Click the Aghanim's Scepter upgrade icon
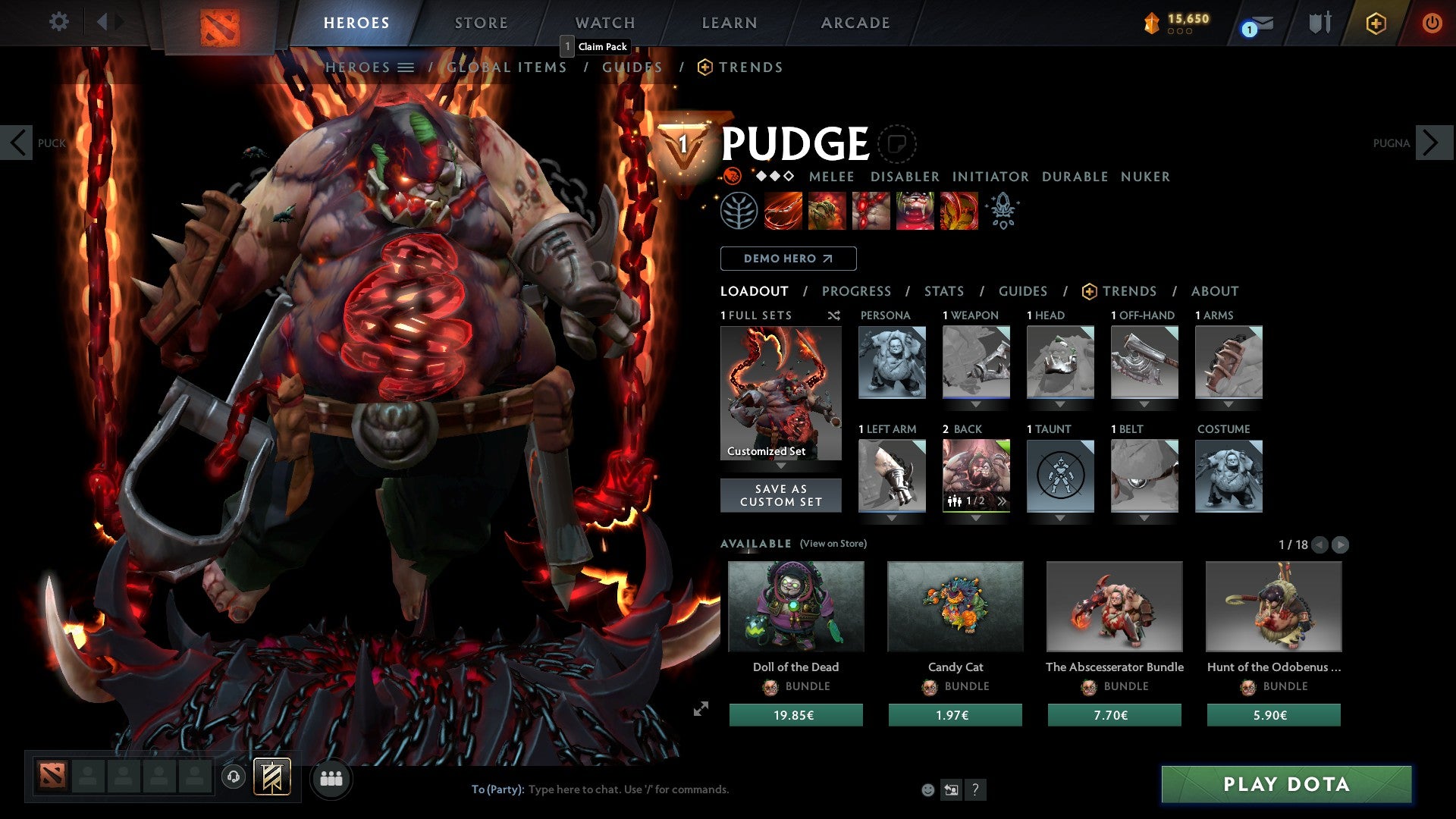 point(1003,211)
